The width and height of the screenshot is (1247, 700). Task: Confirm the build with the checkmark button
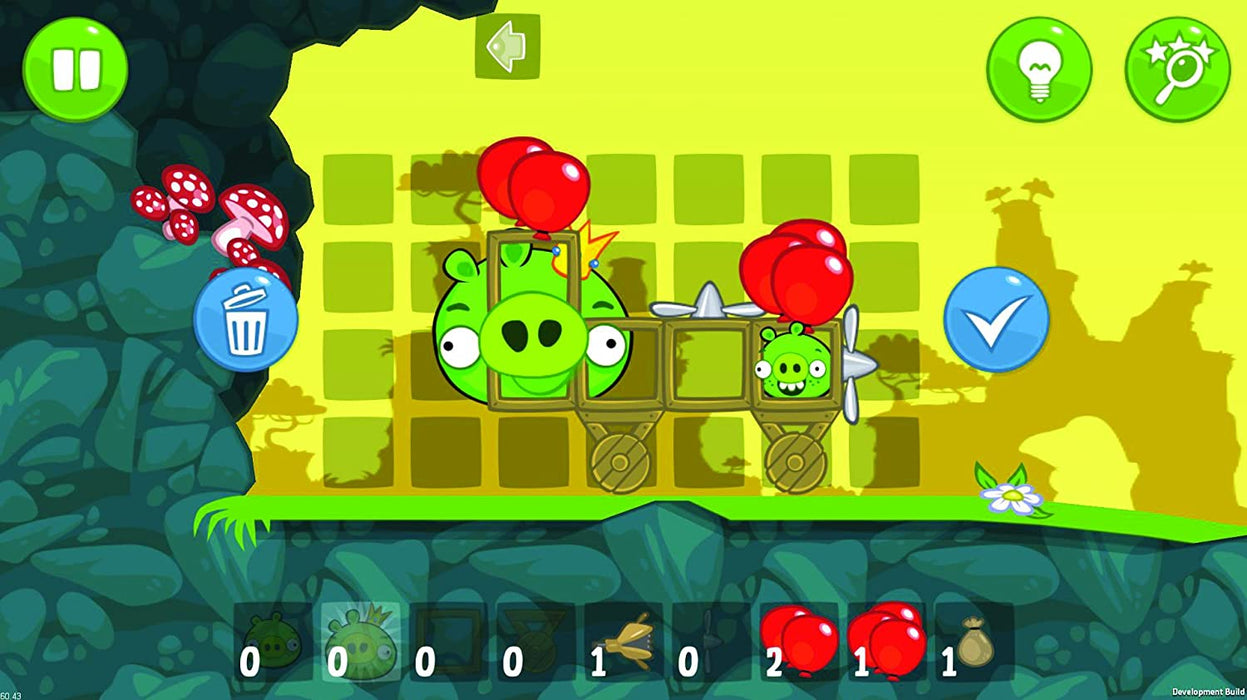pyautogui.click(x=996, y=320)
